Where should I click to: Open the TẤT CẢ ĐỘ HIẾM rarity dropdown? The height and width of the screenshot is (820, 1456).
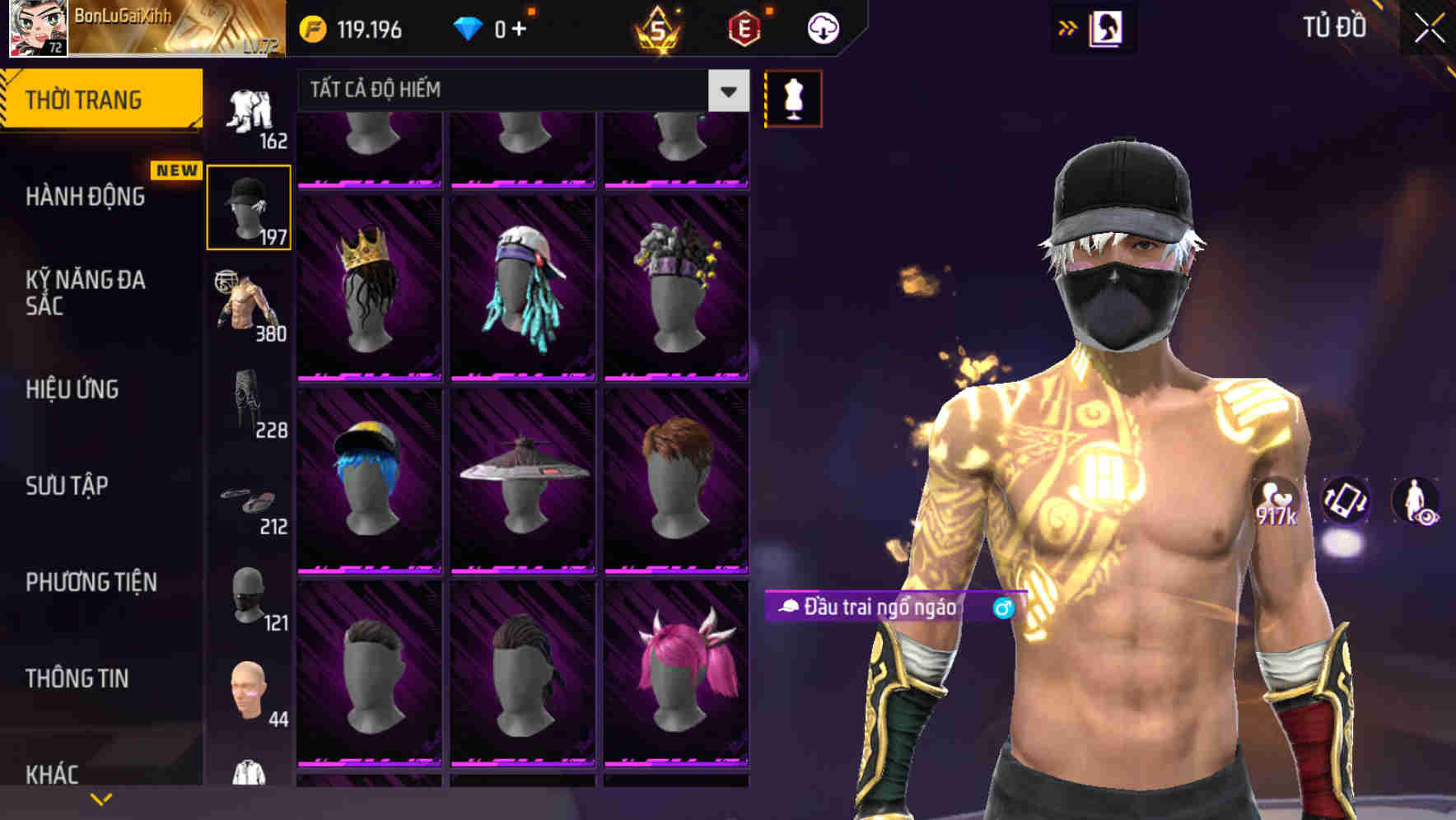pyautogui.click(x=511, y=91)
